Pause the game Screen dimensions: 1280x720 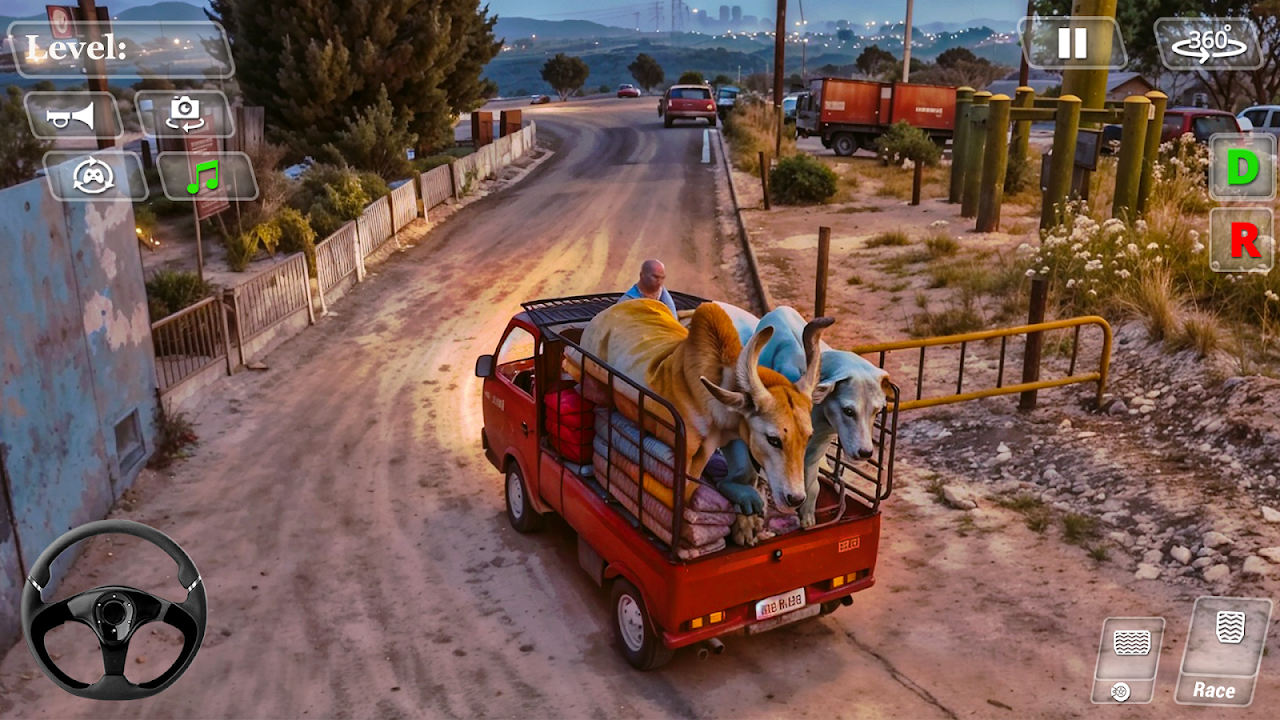[1072, 43]
